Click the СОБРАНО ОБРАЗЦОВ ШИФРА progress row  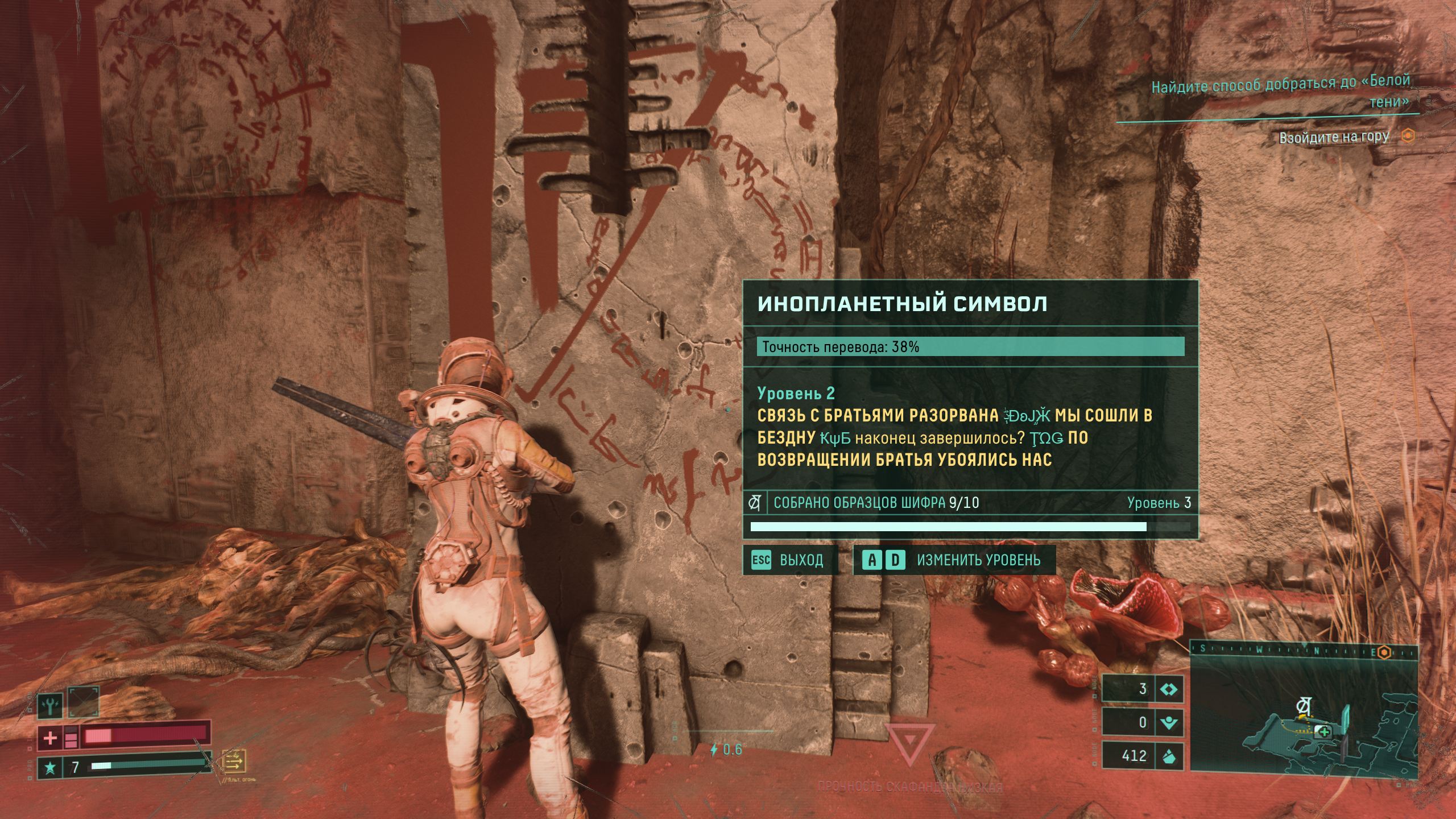[x=970, y=503]
